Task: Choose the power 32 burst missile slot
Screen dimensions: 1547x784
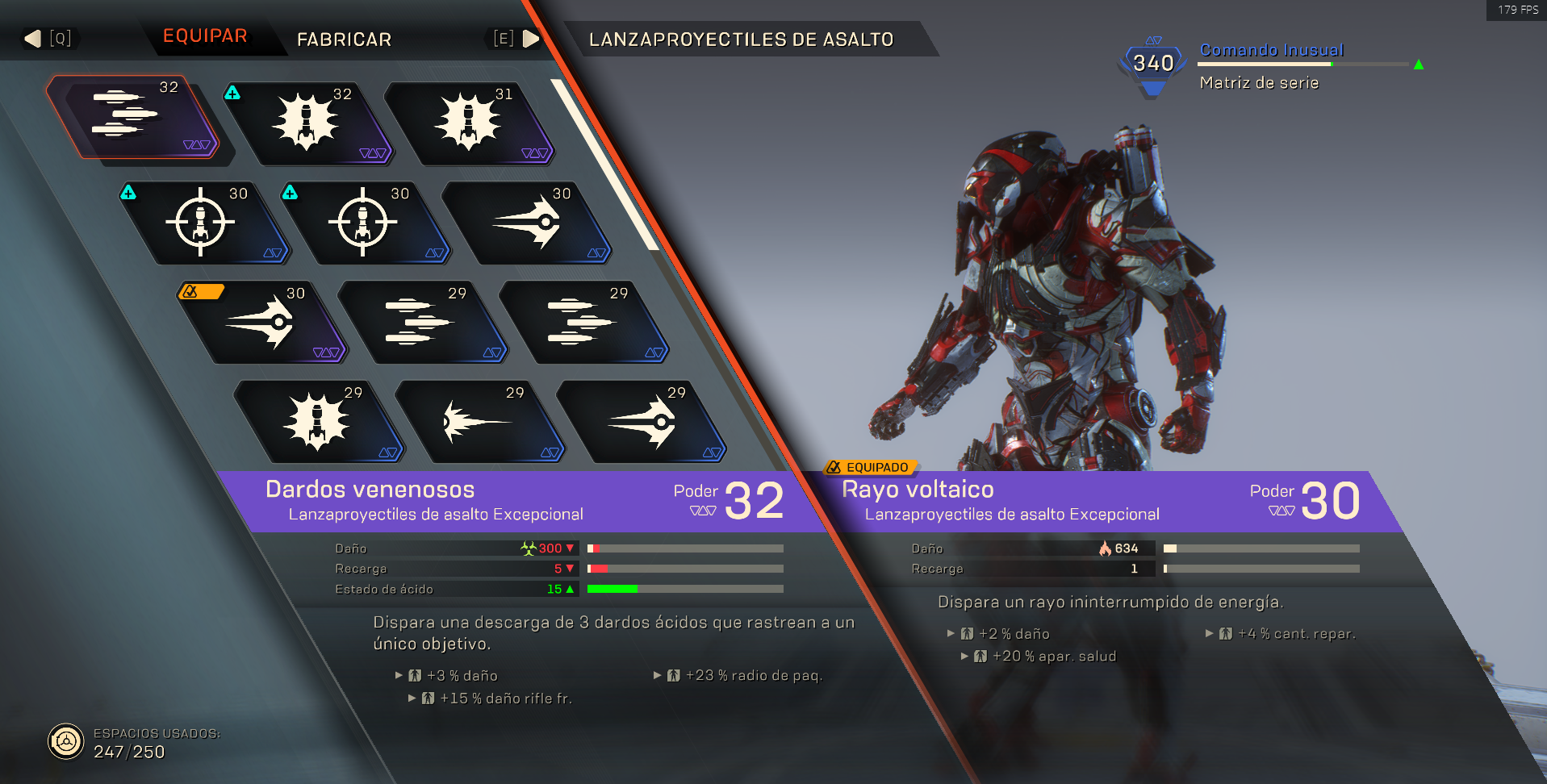Action: coord(307,124)
